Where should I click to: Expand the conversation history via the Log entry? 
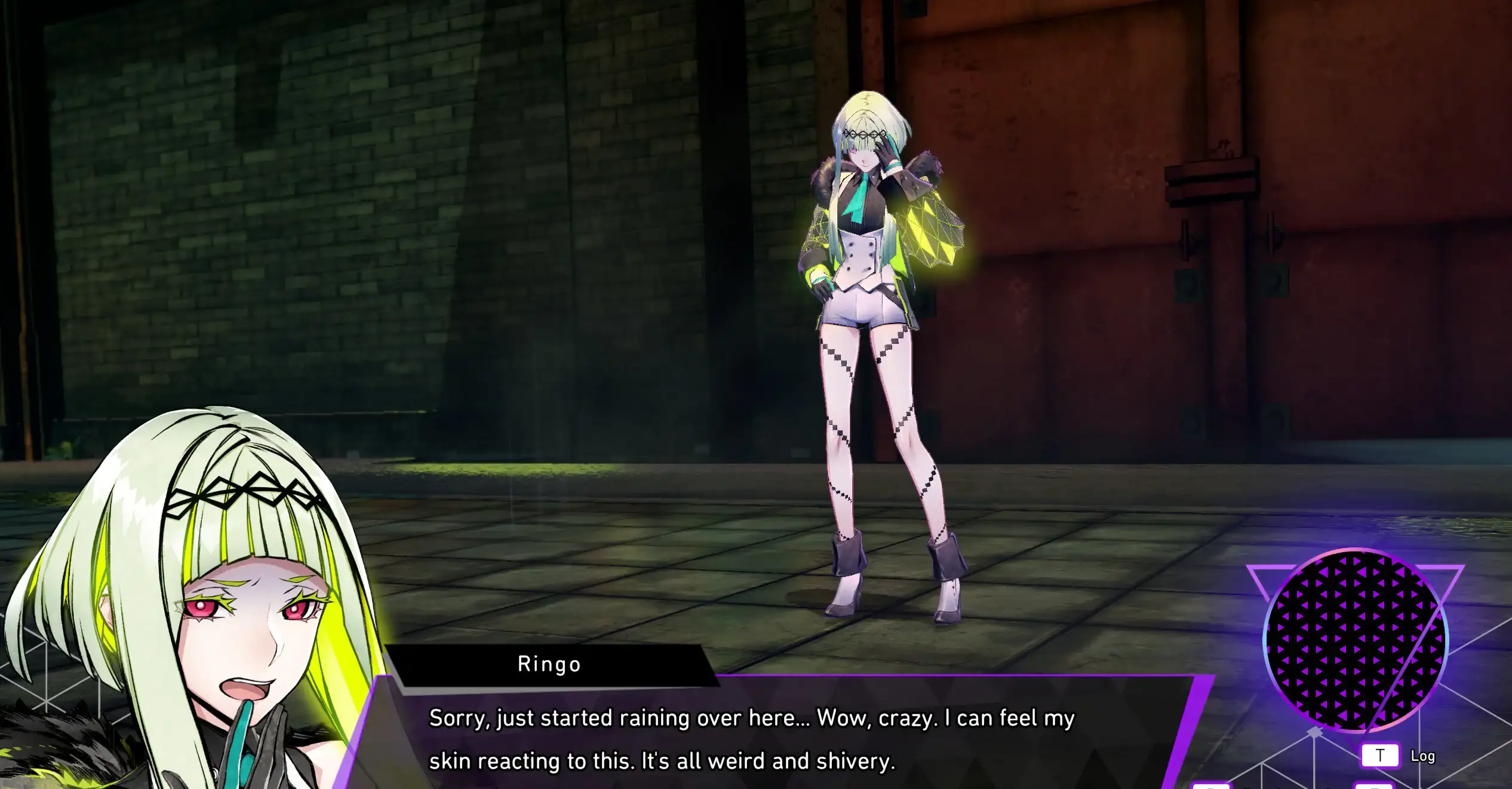click(1423, 756)
